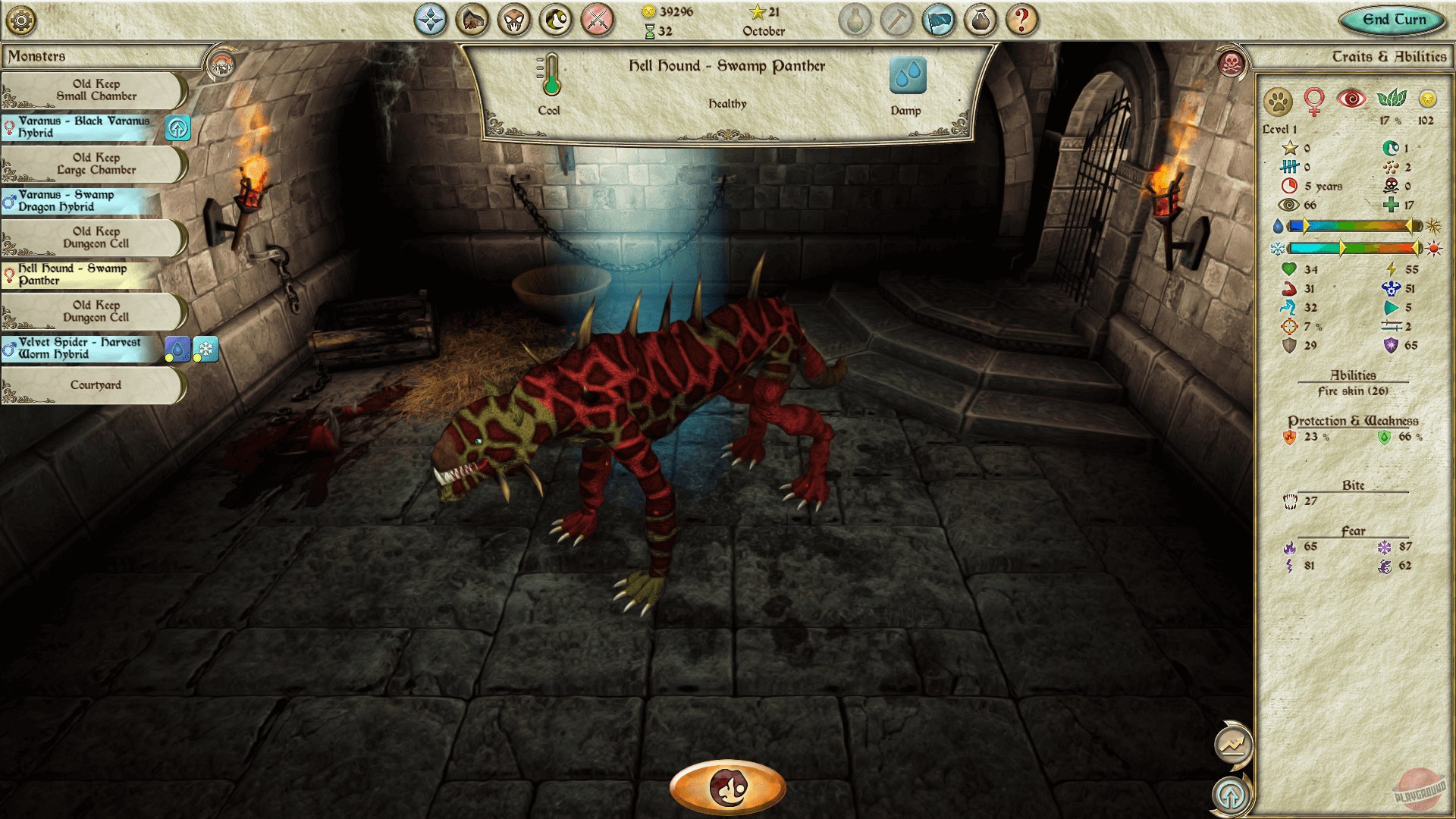This screenshot has width=1456, height=819.
Task: Click the hammer icon on top toolbar
Action: pos(899,20)
